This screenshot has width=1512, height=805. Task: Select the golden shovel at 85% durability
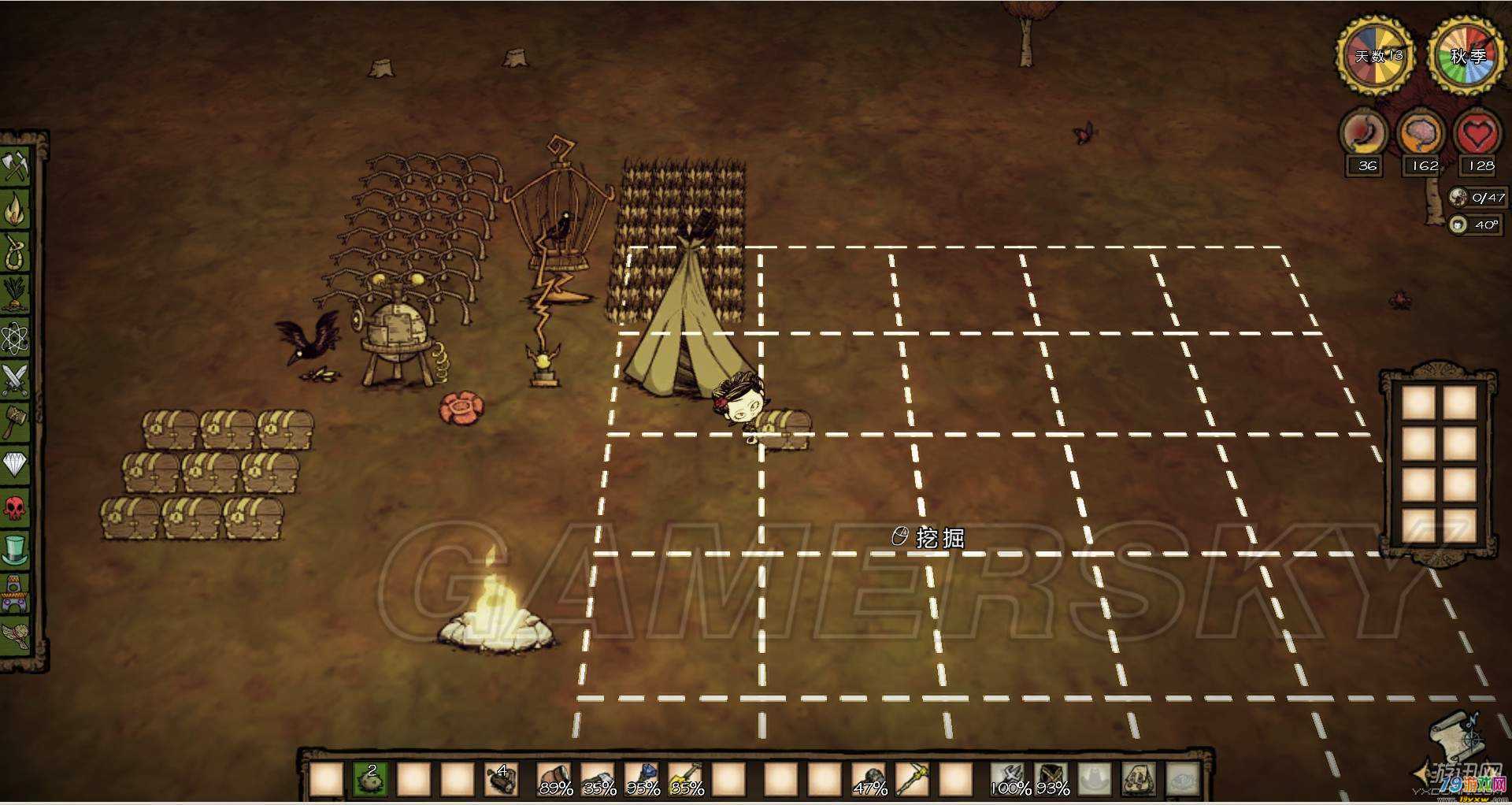pos(686,779)
